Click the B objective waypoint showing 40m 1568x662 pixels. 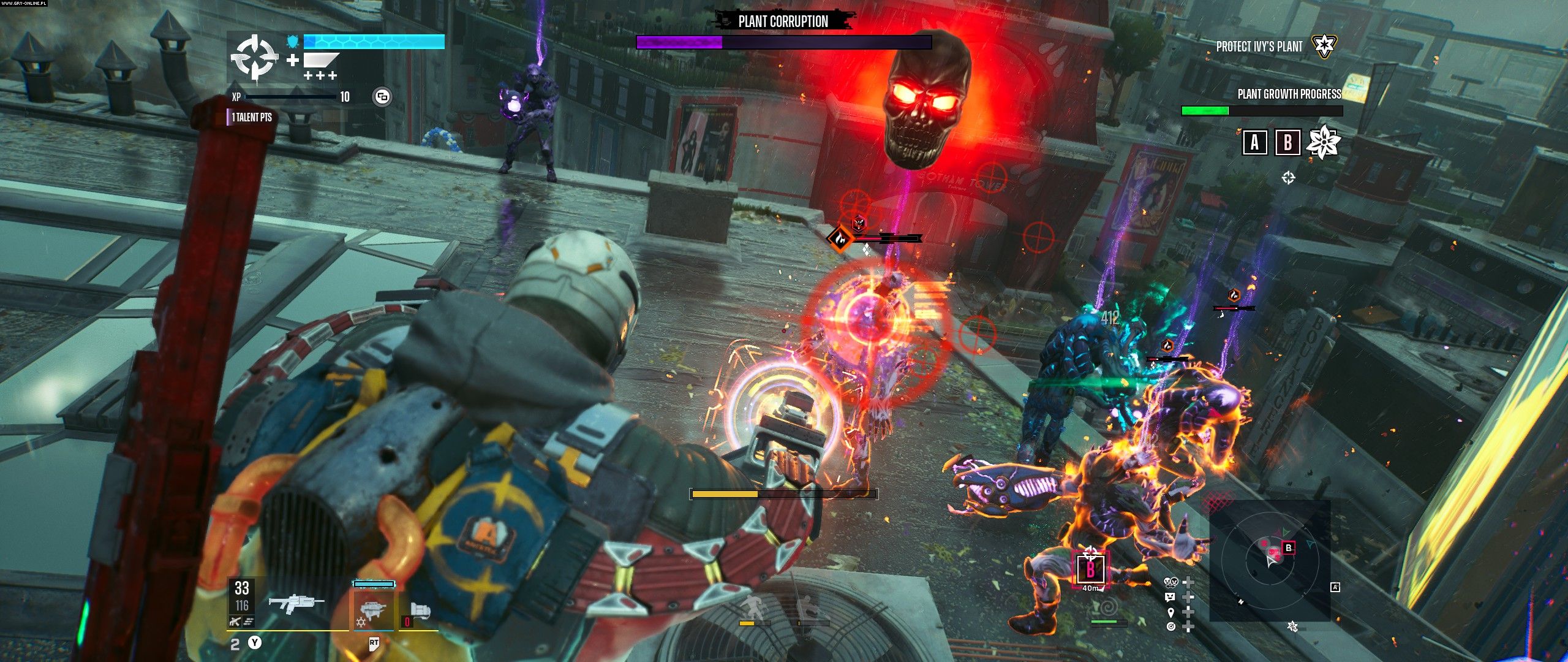coord(1090,570)
